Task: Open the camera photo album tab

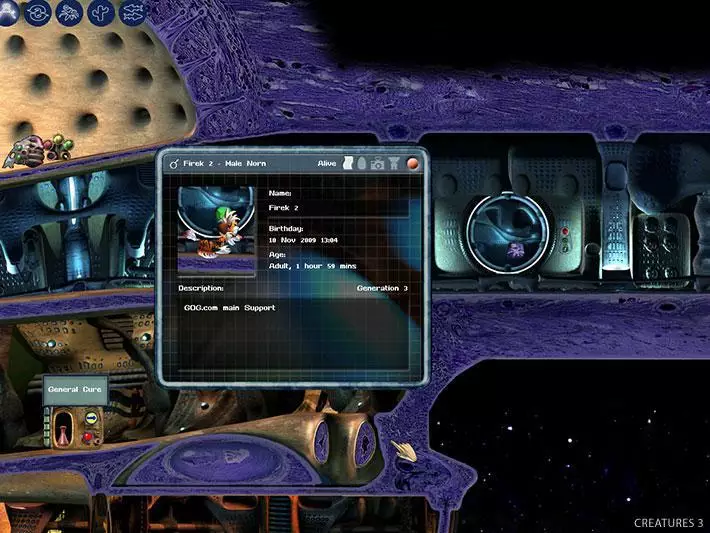Action: tap(378, 163)
